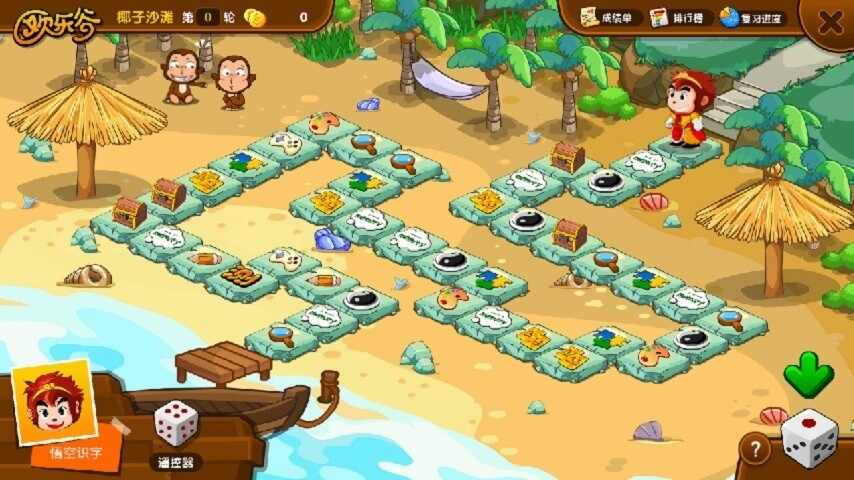
Task: Roll the large white dice
Action: pyautogui.click(x=809, y=437)
